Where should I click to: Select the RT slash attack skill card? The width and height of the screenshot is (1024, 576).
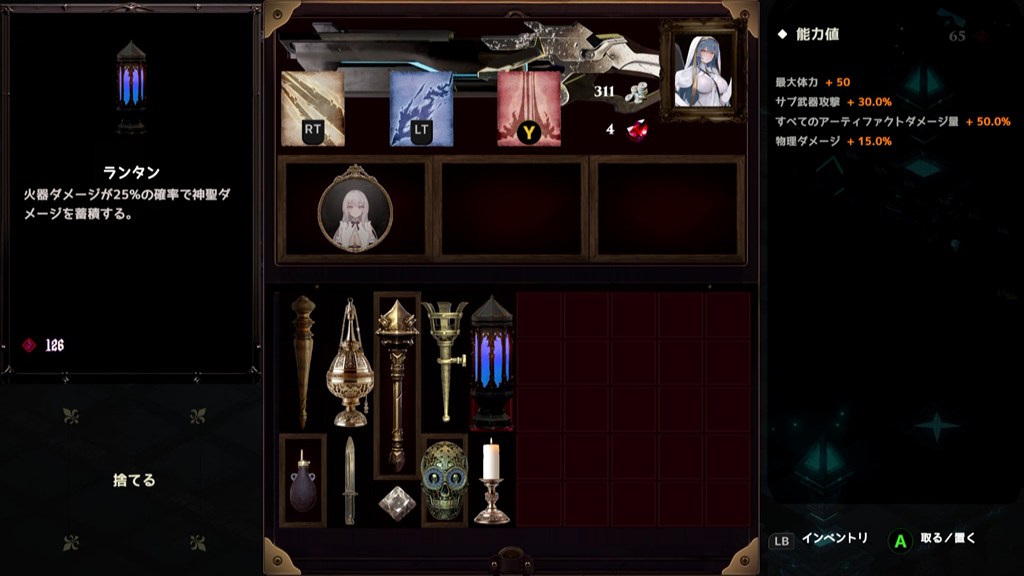(313, 109)
